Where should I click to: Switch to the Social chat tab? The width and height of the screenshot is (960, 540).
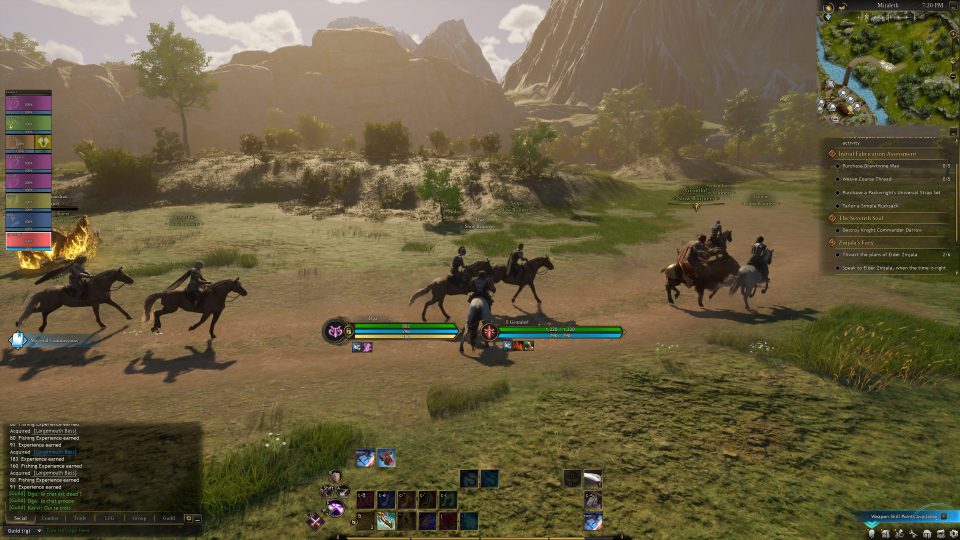click(x=20, y=518)
